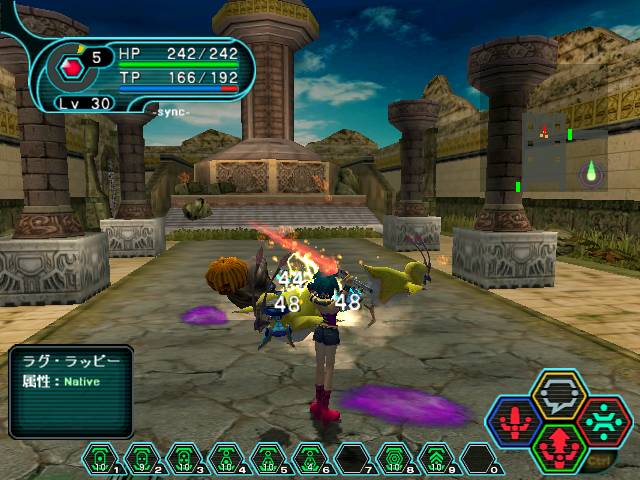
Task: Click quick-slot 5 shortcut
Action: point(267,459)
